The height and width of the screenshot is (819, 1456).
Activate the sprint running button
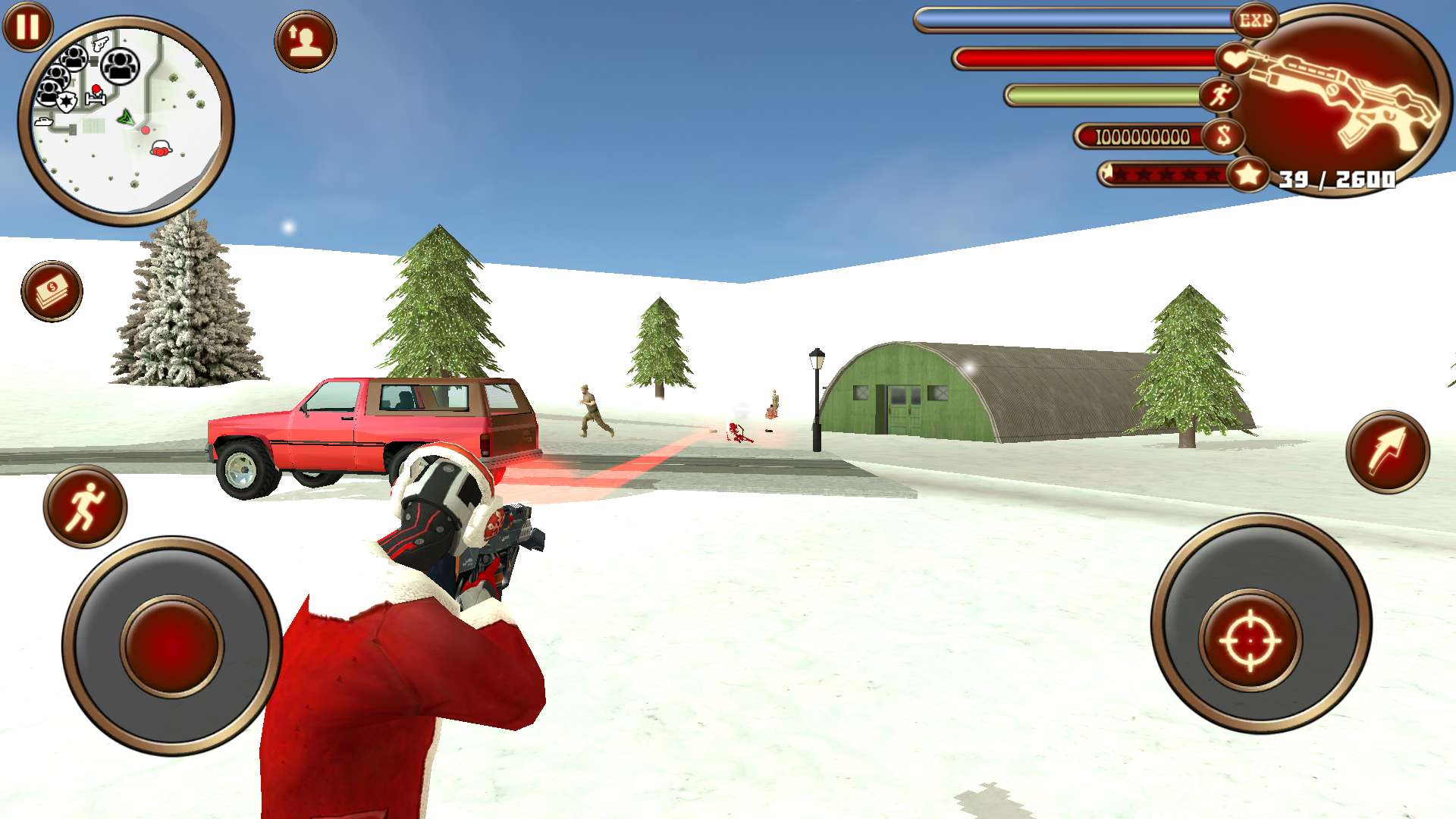coord(85,507)
